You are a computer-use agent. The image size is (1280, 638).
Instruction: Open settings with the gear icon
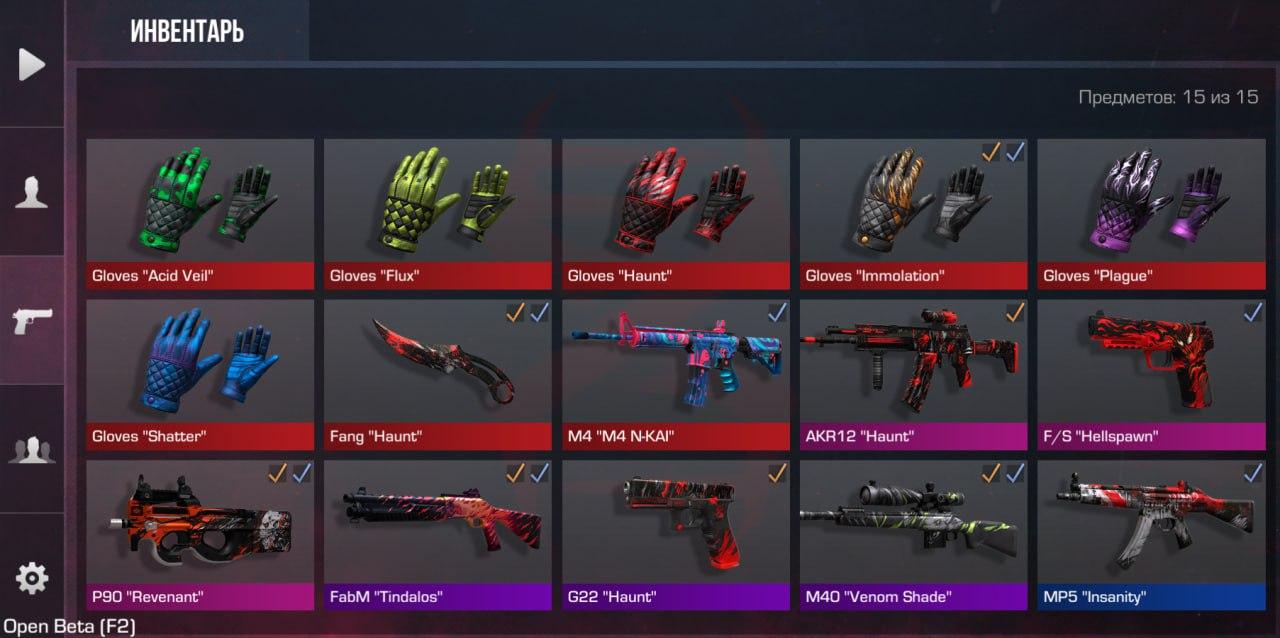click(x=32, y=578)
